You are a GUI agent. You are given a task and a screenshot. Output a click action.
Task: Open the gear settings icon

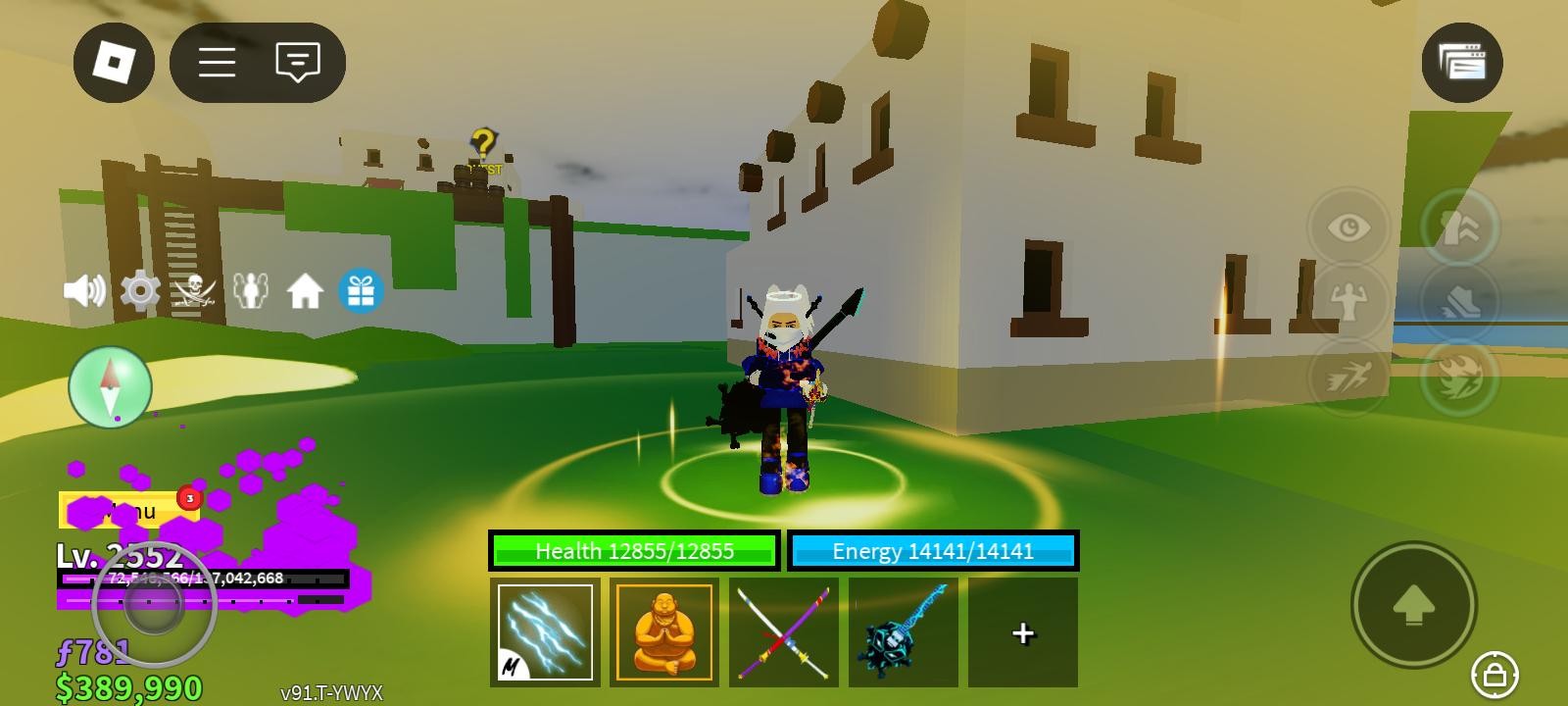pos(140,291)
